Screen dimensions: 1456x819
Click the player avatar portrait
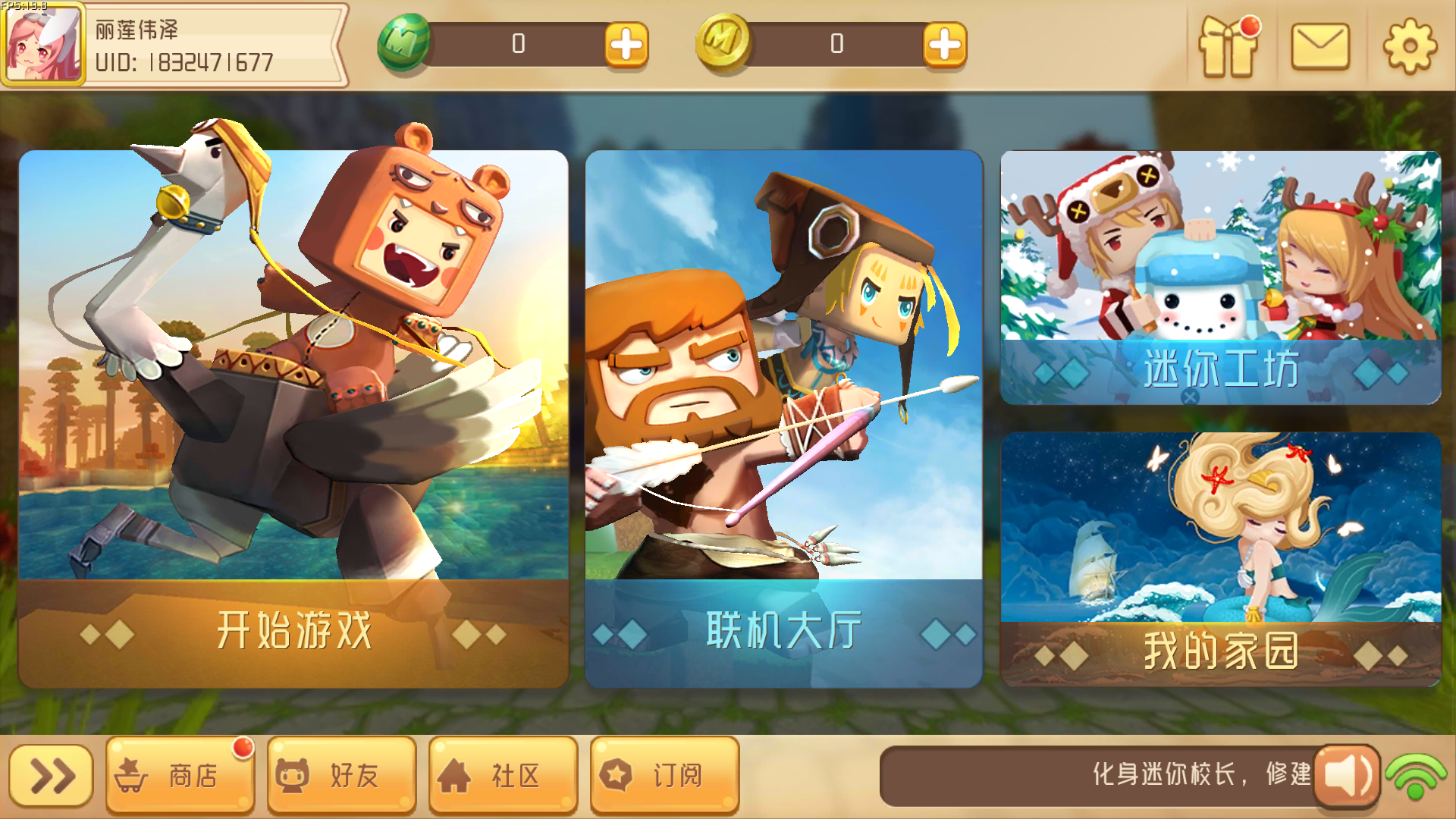(x=42, y=43)
